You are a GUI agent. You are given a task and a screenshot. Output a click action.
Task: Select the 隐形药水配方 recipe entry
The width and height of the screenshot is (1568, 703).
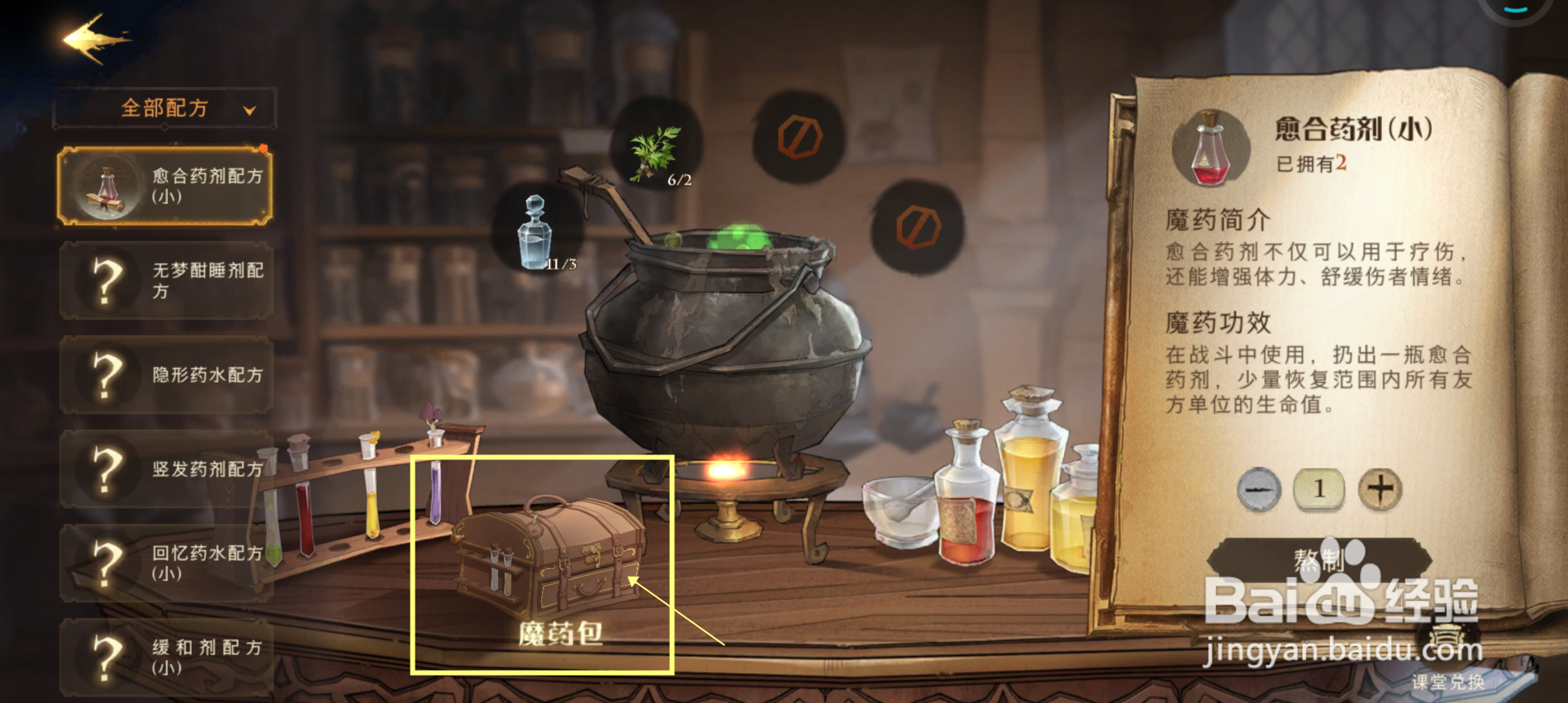point(165,376)
